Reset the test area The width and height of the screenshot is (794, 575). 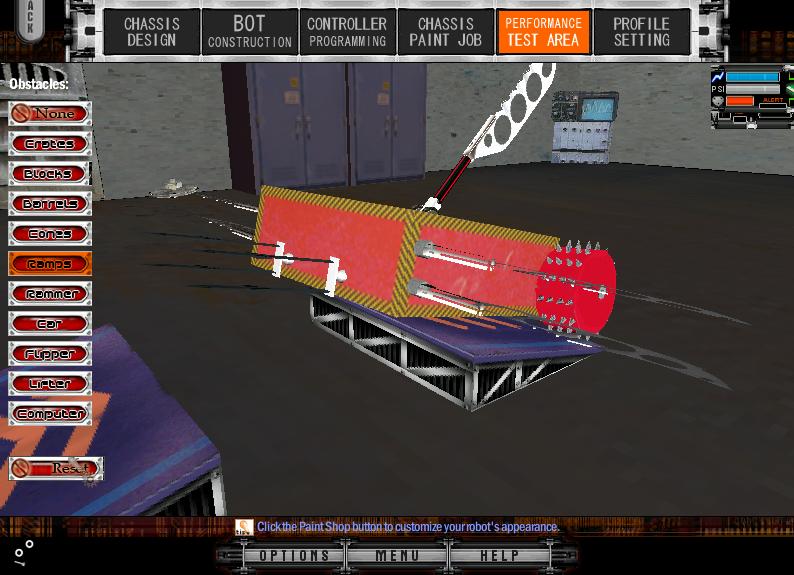point(56,468)
